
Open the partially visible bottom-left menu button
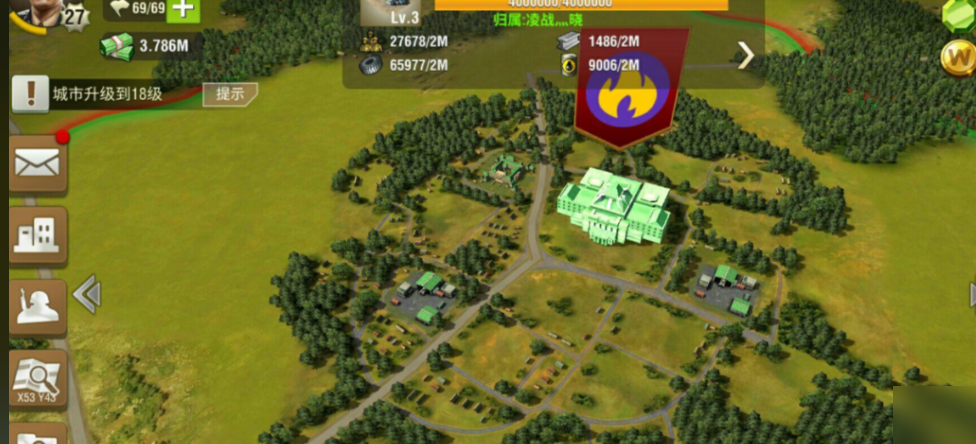pos(38,434)
